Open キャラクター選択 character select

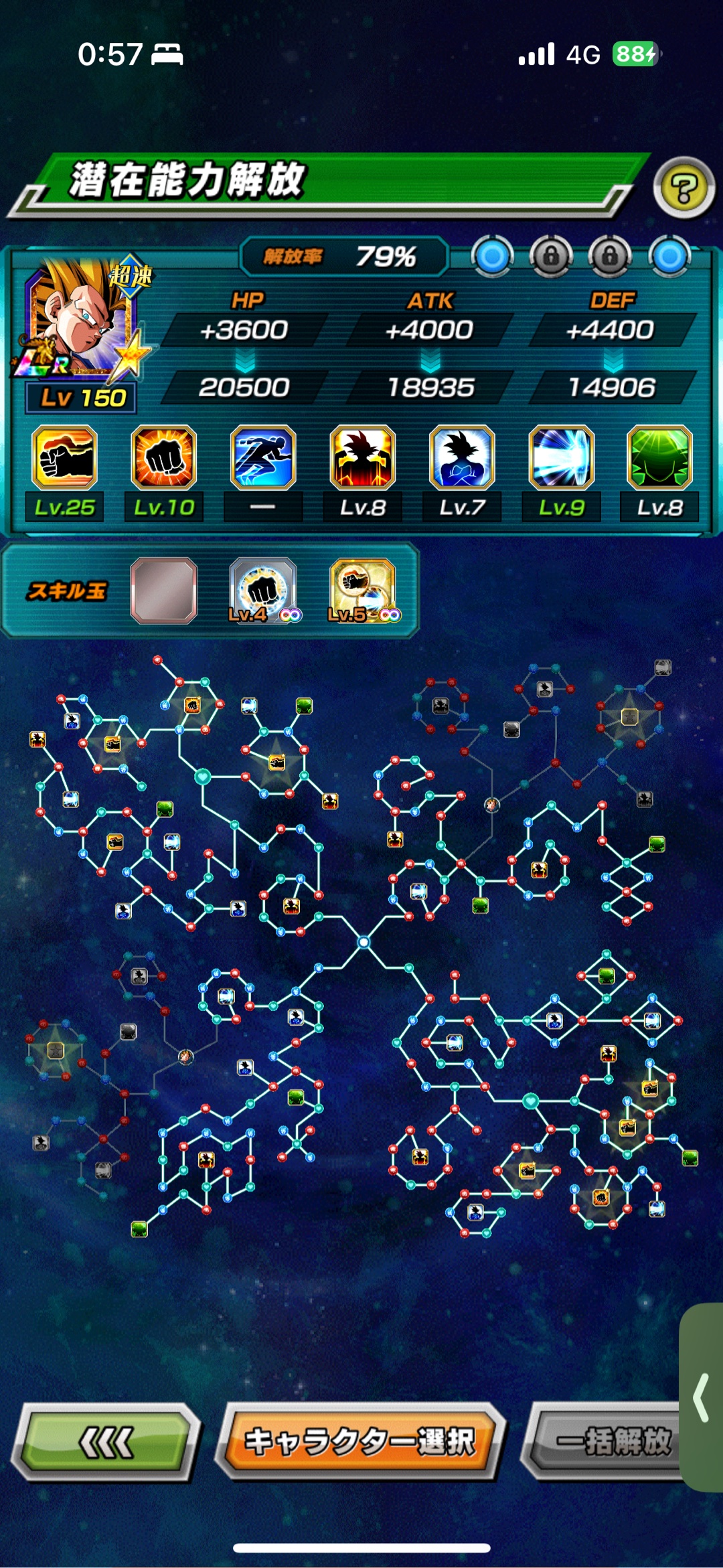(359, 1441)
